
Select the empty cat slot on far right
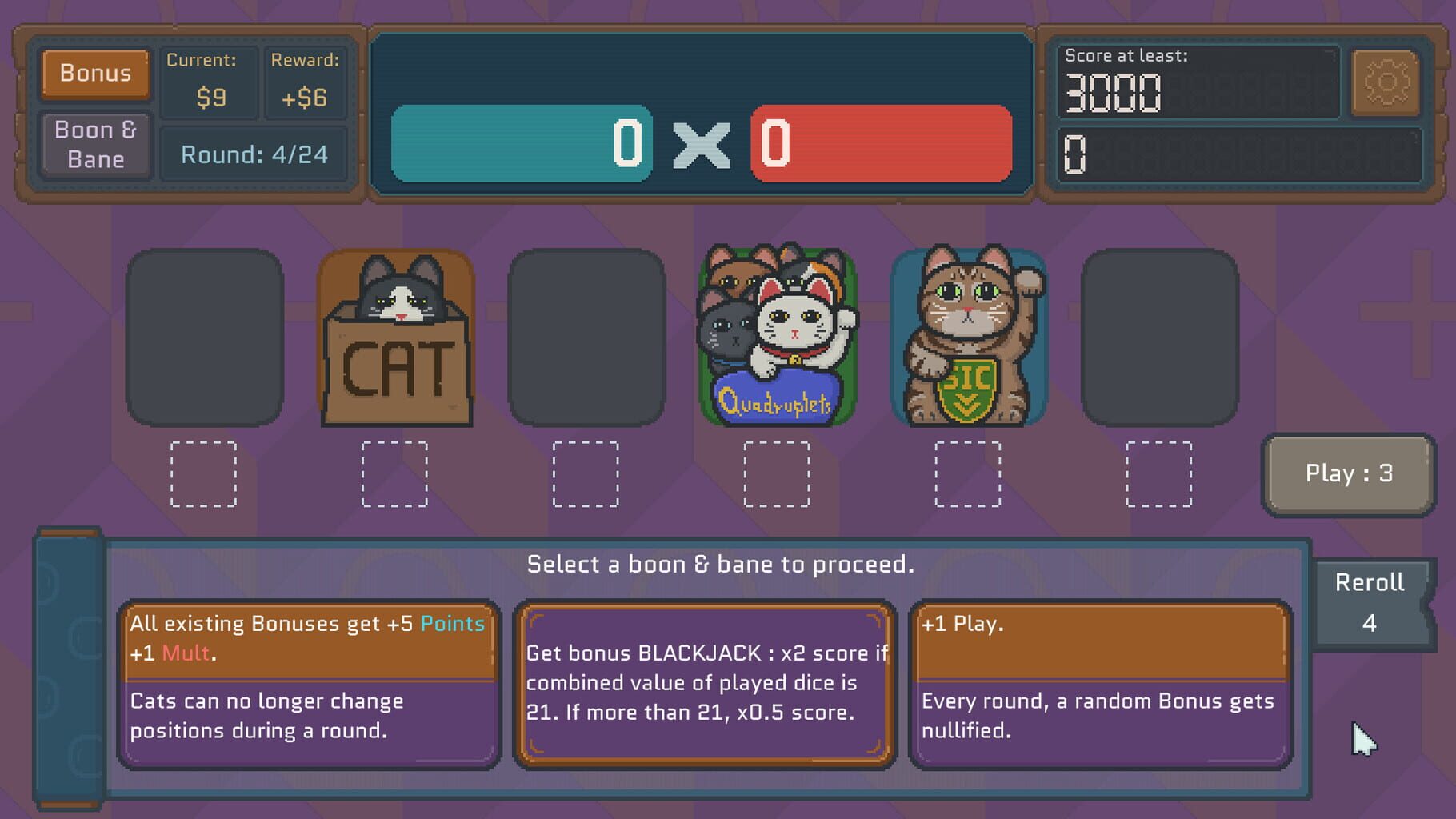[x=1160, y=340]
